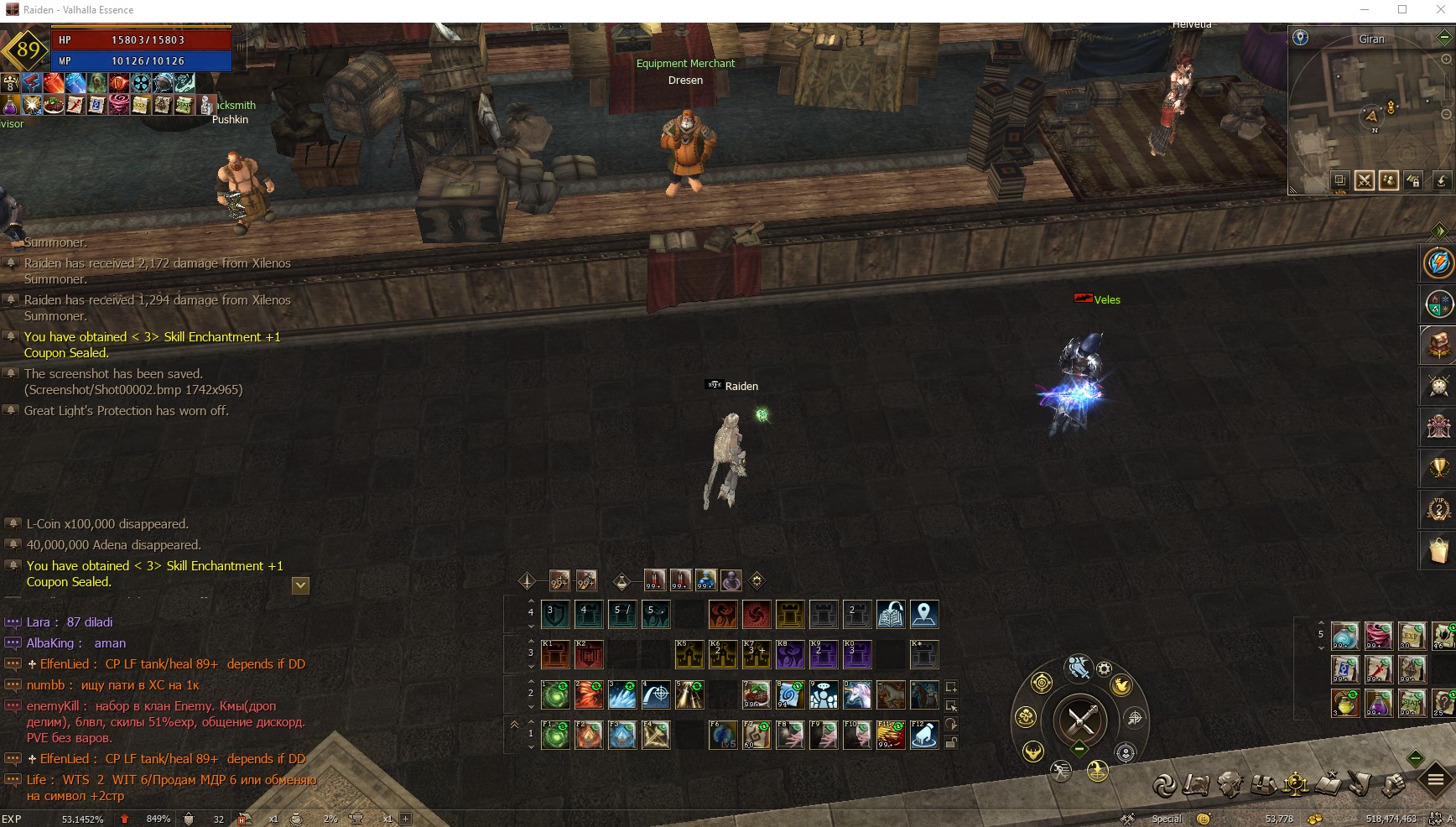Use the steak food item in hotbar
The height and width of the screenshot is (827, 1456).
point(756,694)
